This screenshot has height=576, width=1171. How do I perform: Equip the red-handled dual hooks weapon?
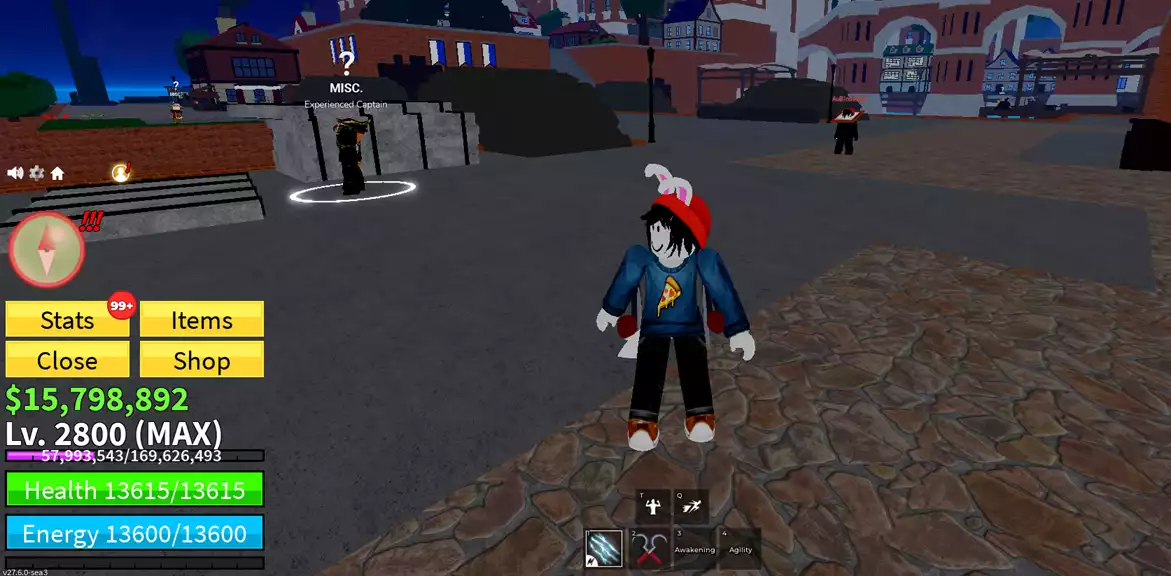click(650, 548)
